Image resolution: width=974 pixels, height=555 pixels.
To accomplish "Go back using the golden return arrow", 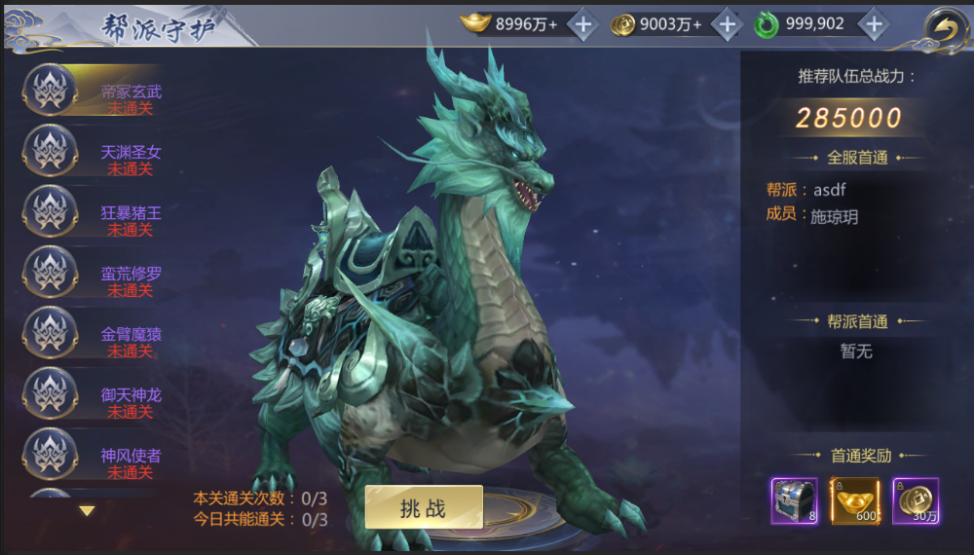I will tap(943, 27).
